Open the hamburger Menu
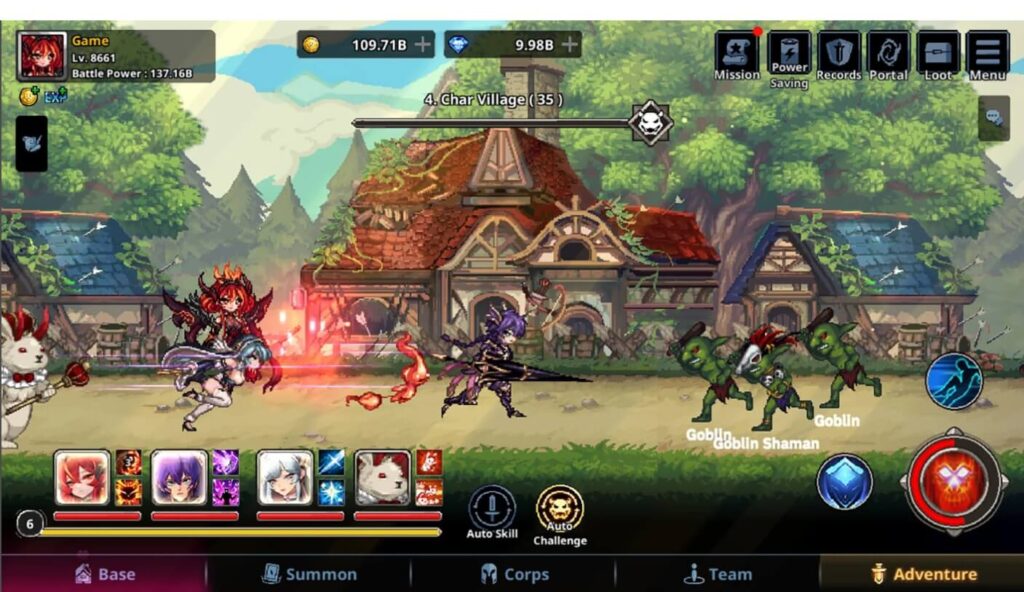This screenshot has height=592, width=1024. tap(987, 54)
